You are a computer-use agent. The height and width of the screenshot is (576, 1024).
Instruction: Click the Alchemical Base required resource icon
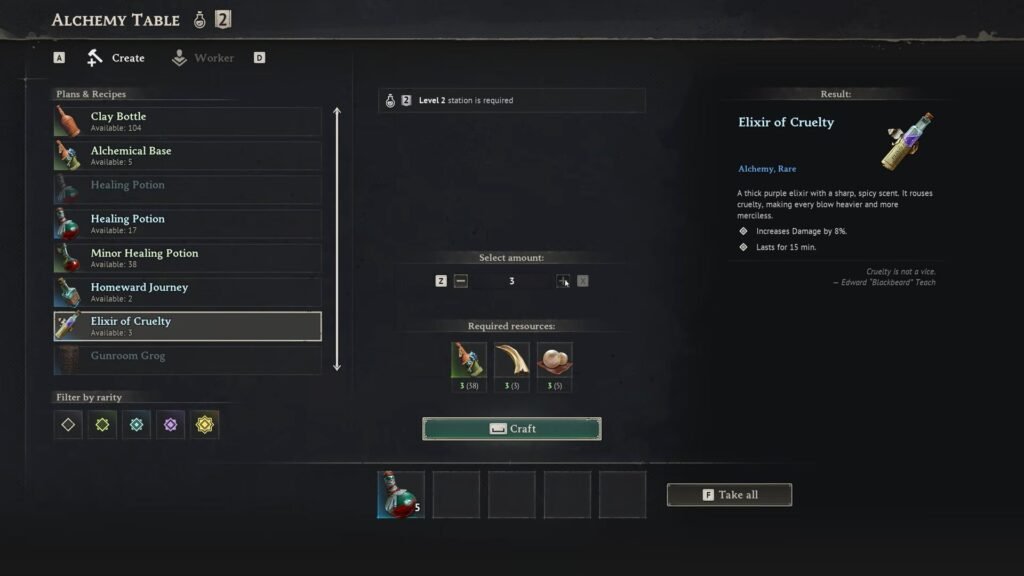click(x=469, y=360)
